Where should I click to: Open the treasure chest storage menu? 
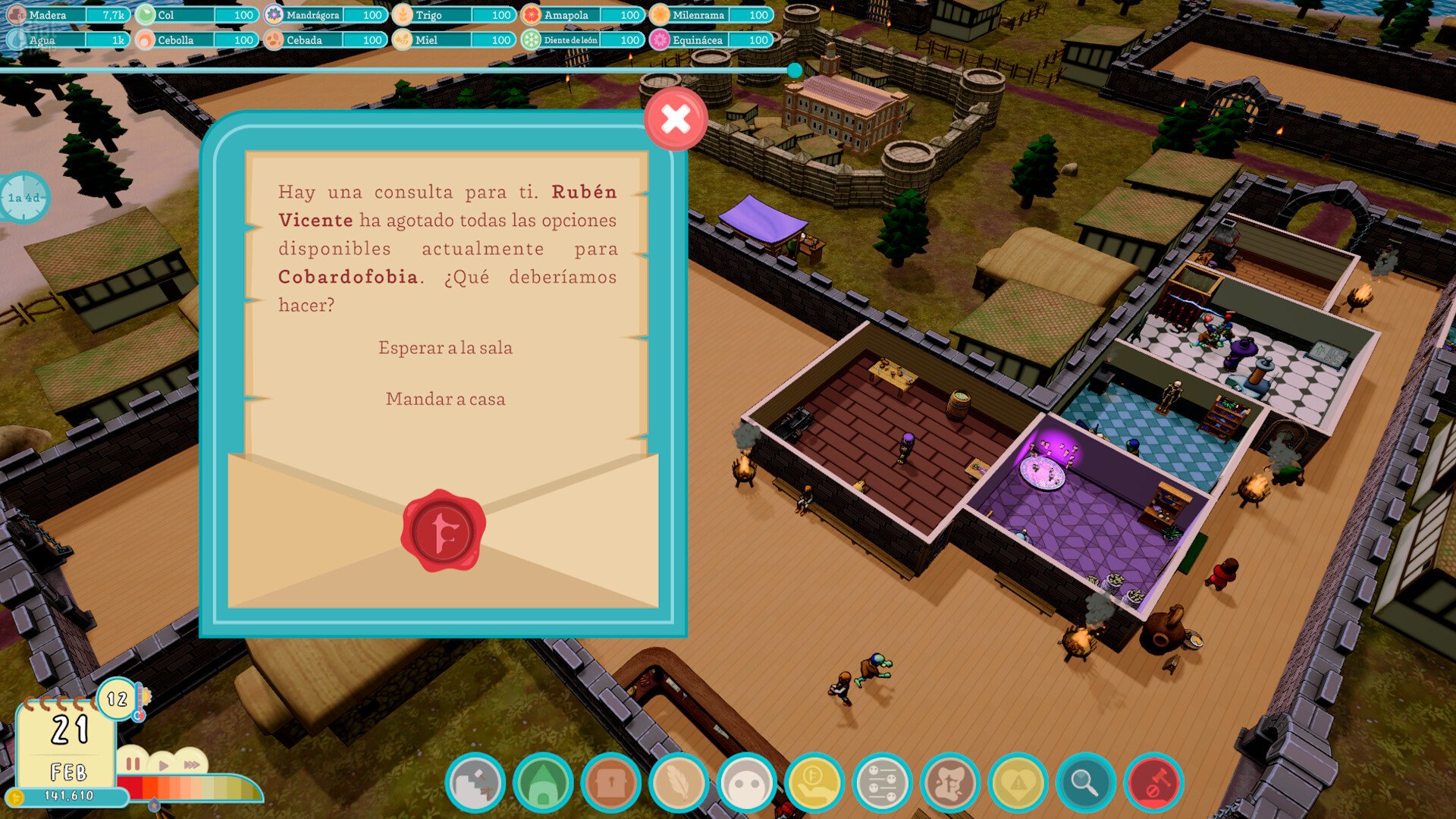click(611, 783)
